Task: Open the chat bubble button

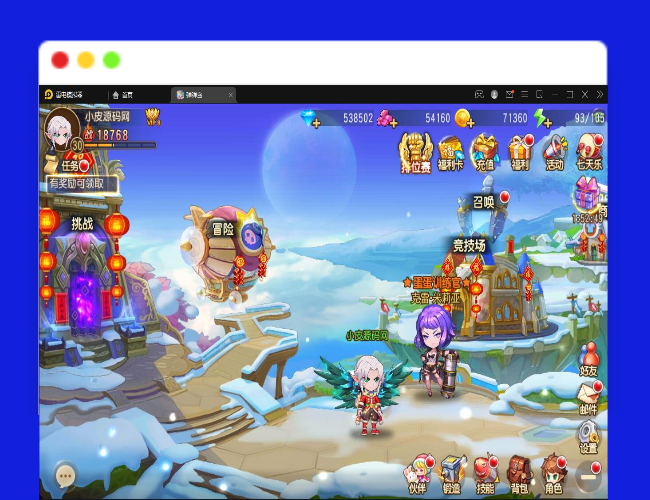Action: (x=66, y=475)
